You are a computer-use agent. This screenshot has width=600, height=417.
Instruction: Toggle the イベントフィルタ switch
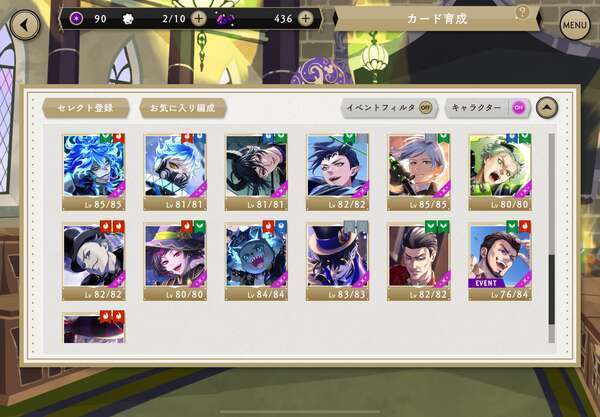(426, 107)
